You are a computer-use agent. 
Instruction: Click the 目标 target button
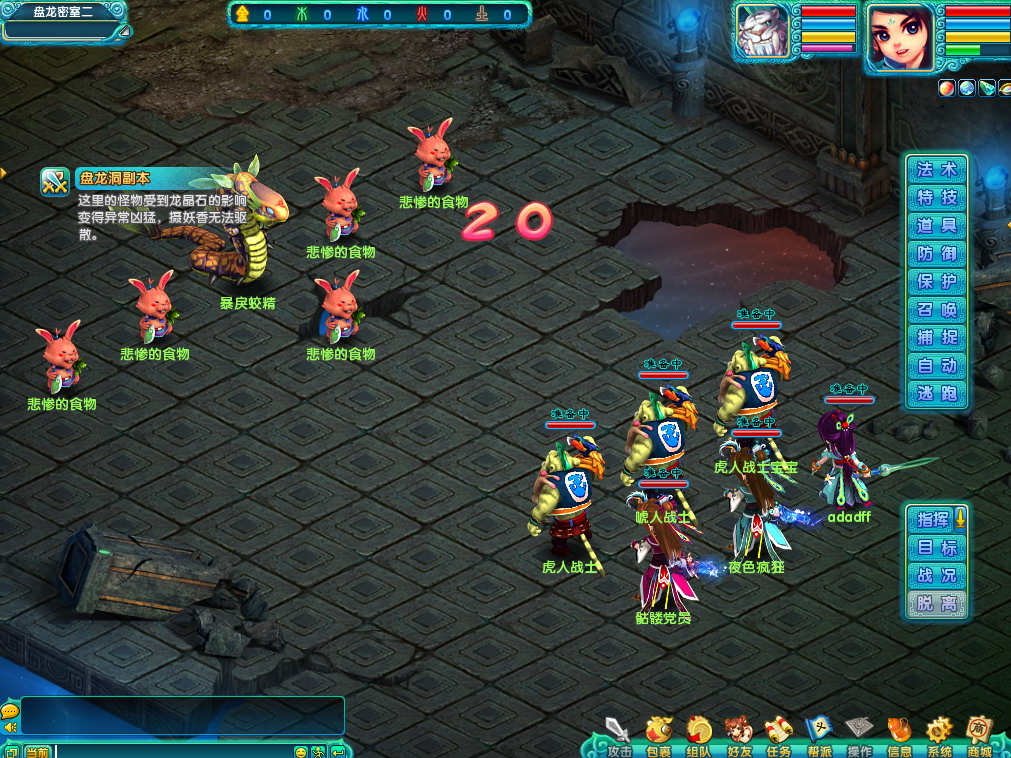(x=937, y=547)
